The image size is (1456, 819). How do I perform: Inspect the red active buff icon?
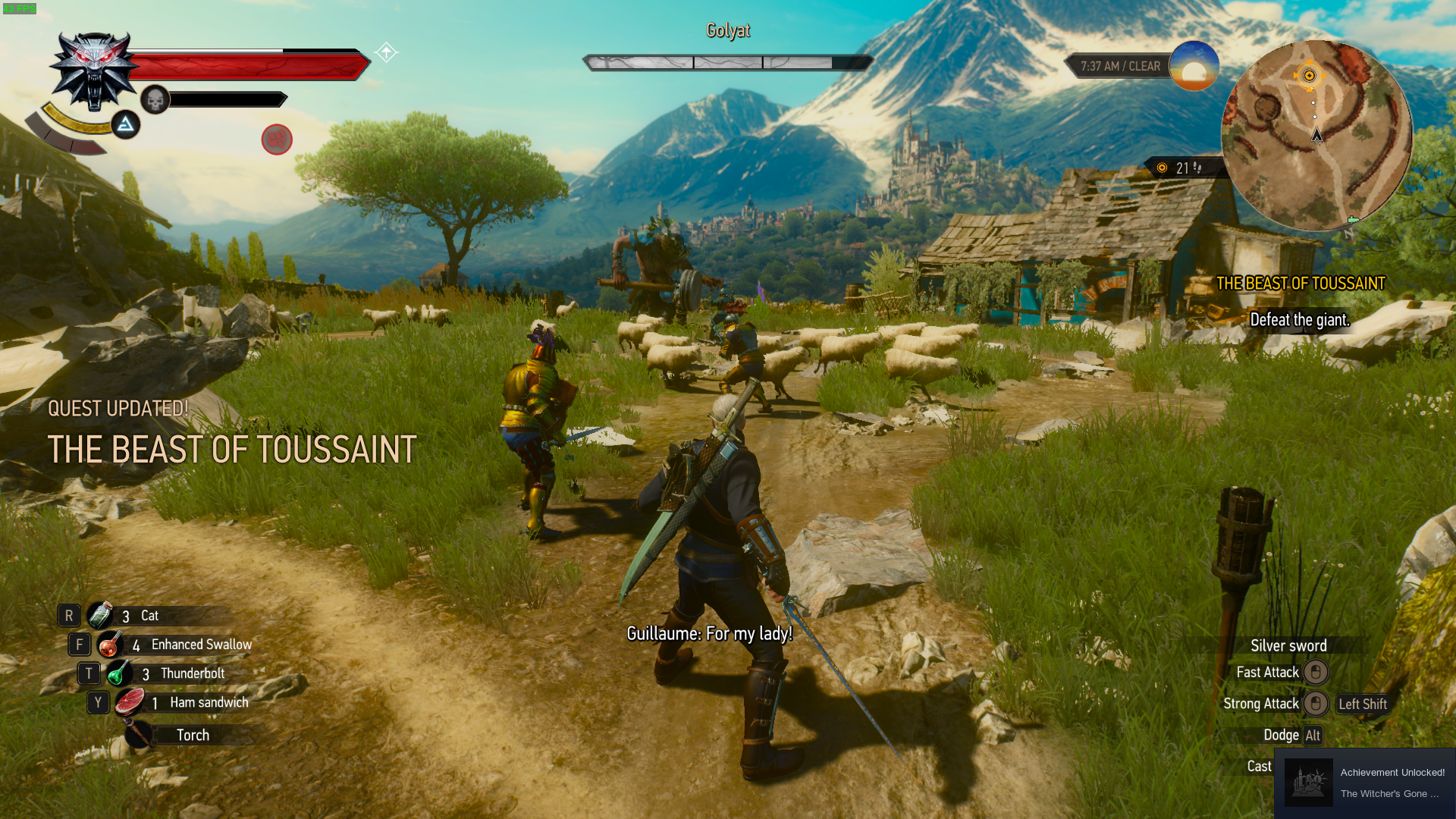(x=277, y=140)
